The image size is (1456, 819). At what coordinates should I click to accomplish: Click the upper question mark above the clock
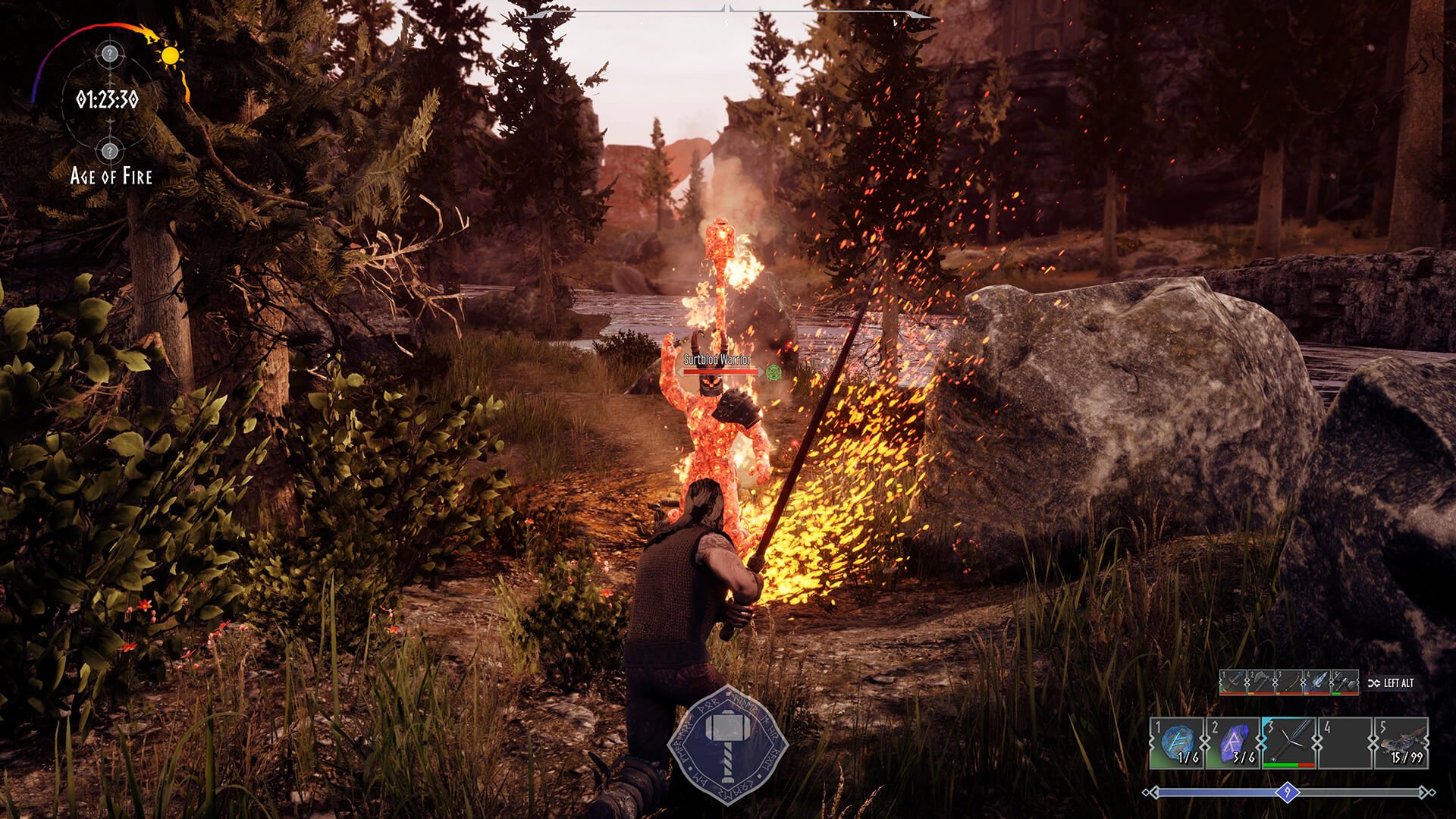(x=110, y=53)
